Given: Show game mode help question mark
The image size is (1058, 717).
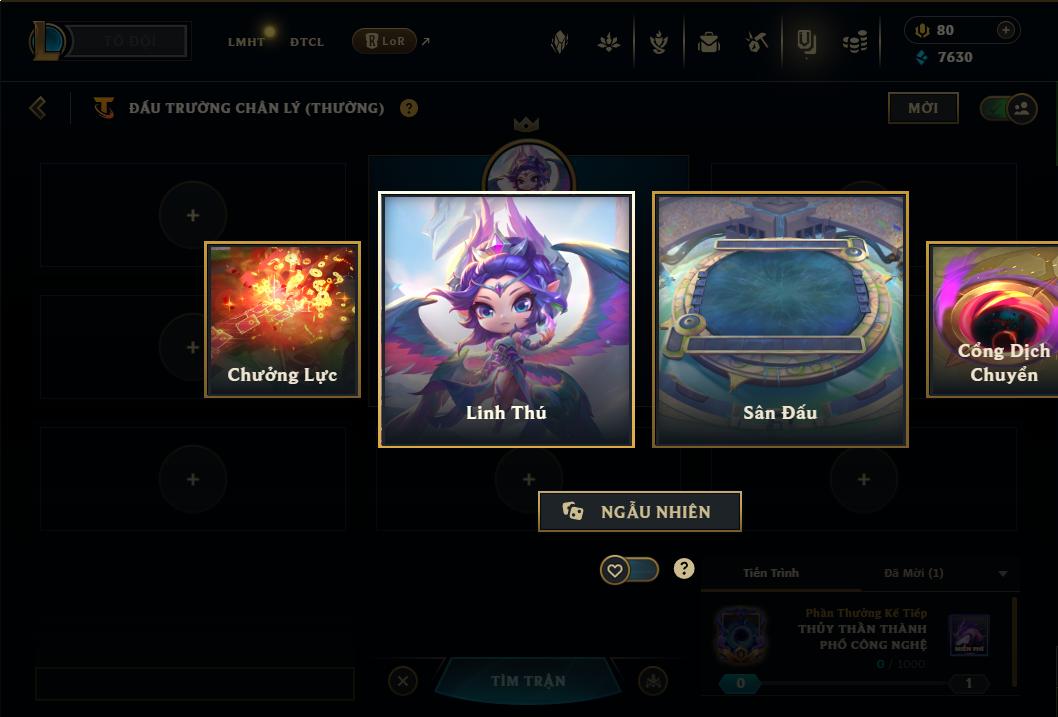Looking at the screenshot, I should tap(409, 108).
